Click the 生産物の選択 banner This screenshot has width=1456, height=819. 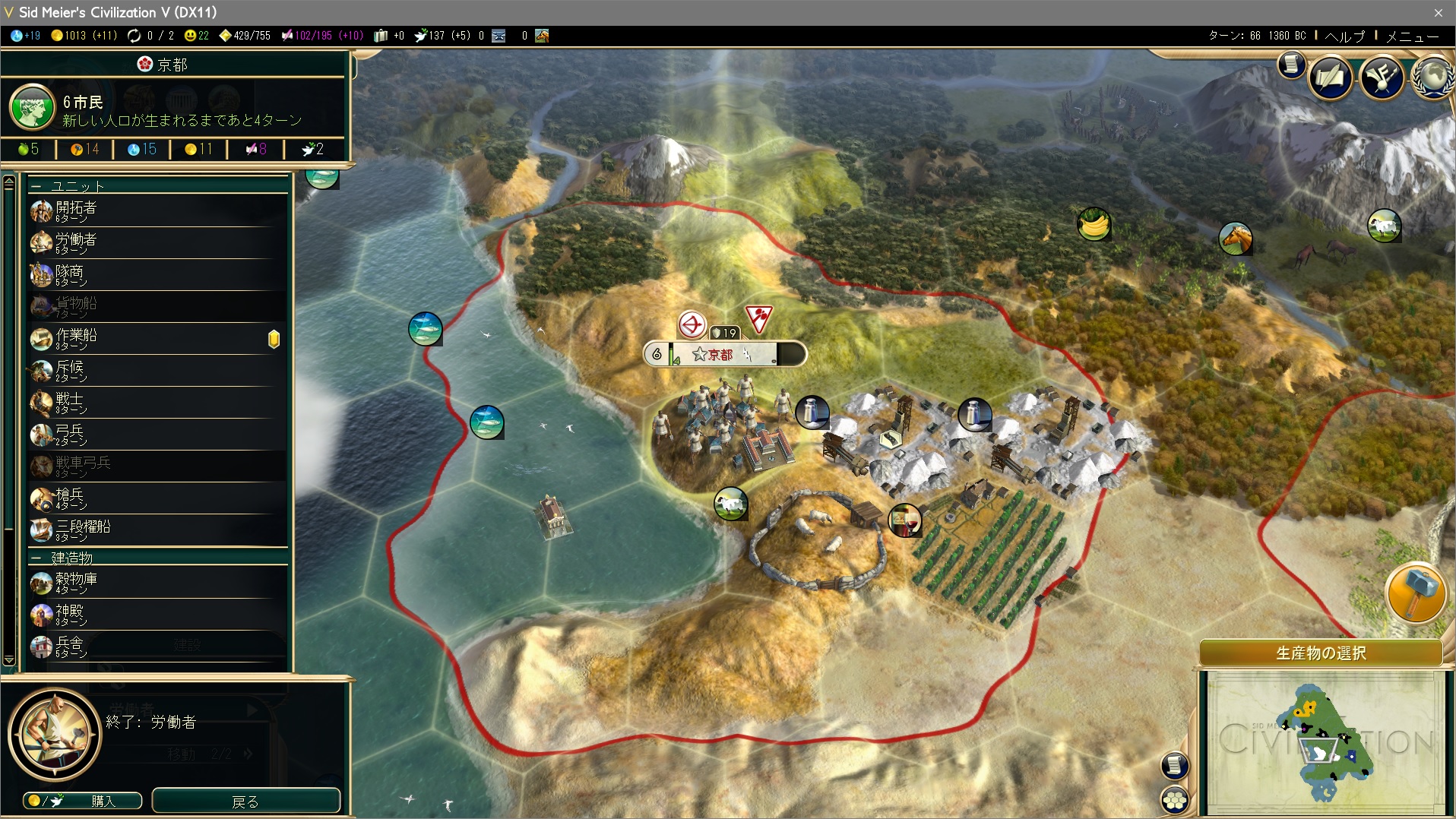coord(1320,653)
